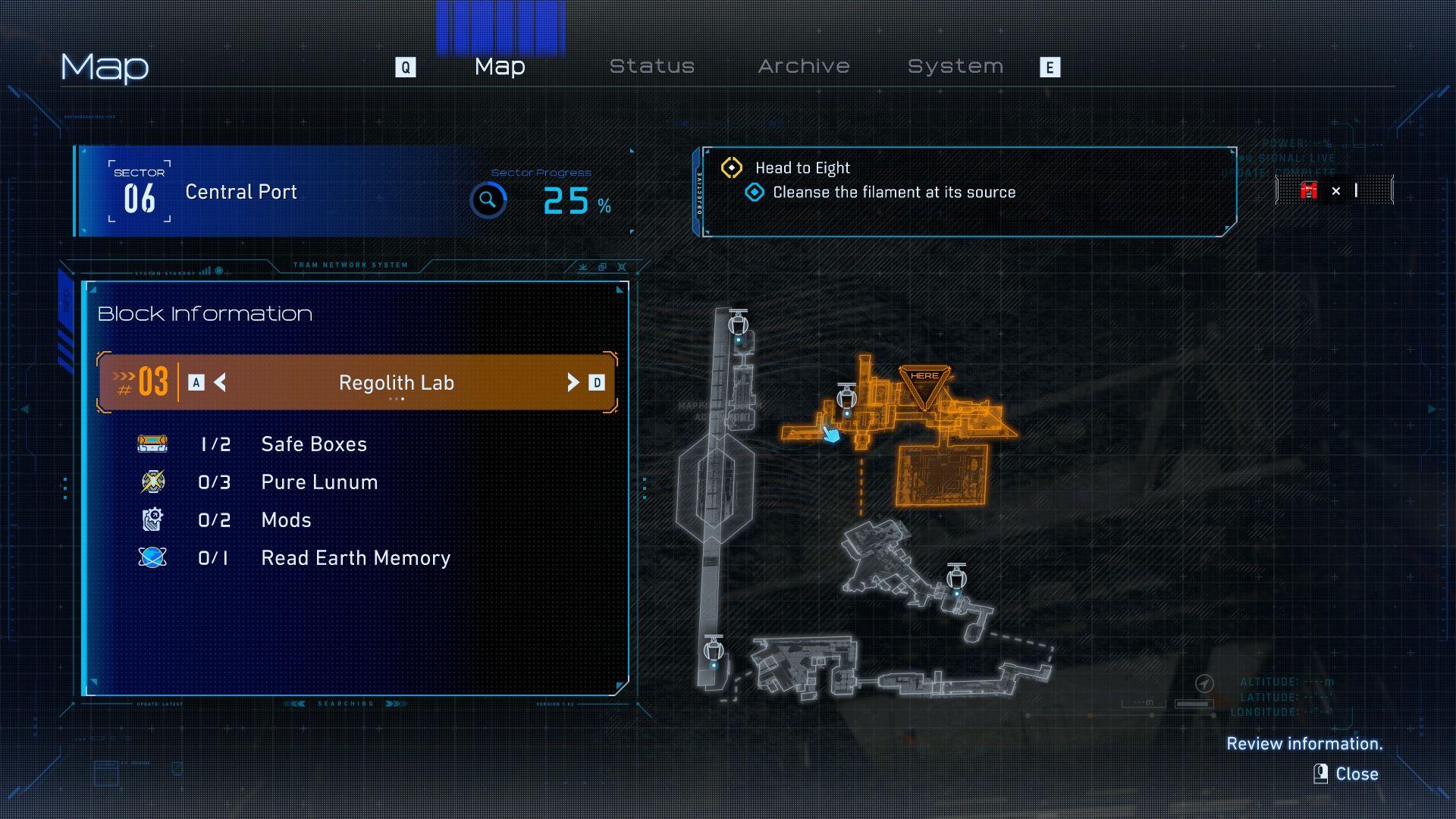Select the Read Earth Memory row
Viewport: 1456px width, 819px height.
pyautogui.click(x=355, y=558)
